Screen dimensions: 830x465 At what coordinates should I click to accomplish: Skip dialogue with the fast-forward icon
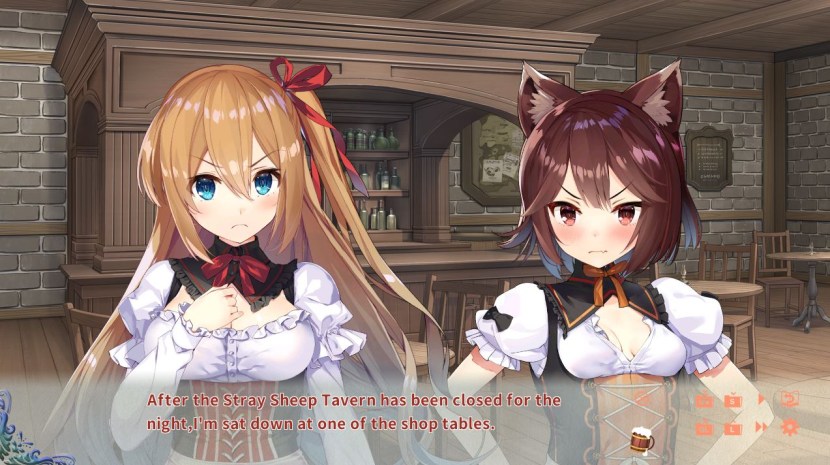(x=762, y=428)
